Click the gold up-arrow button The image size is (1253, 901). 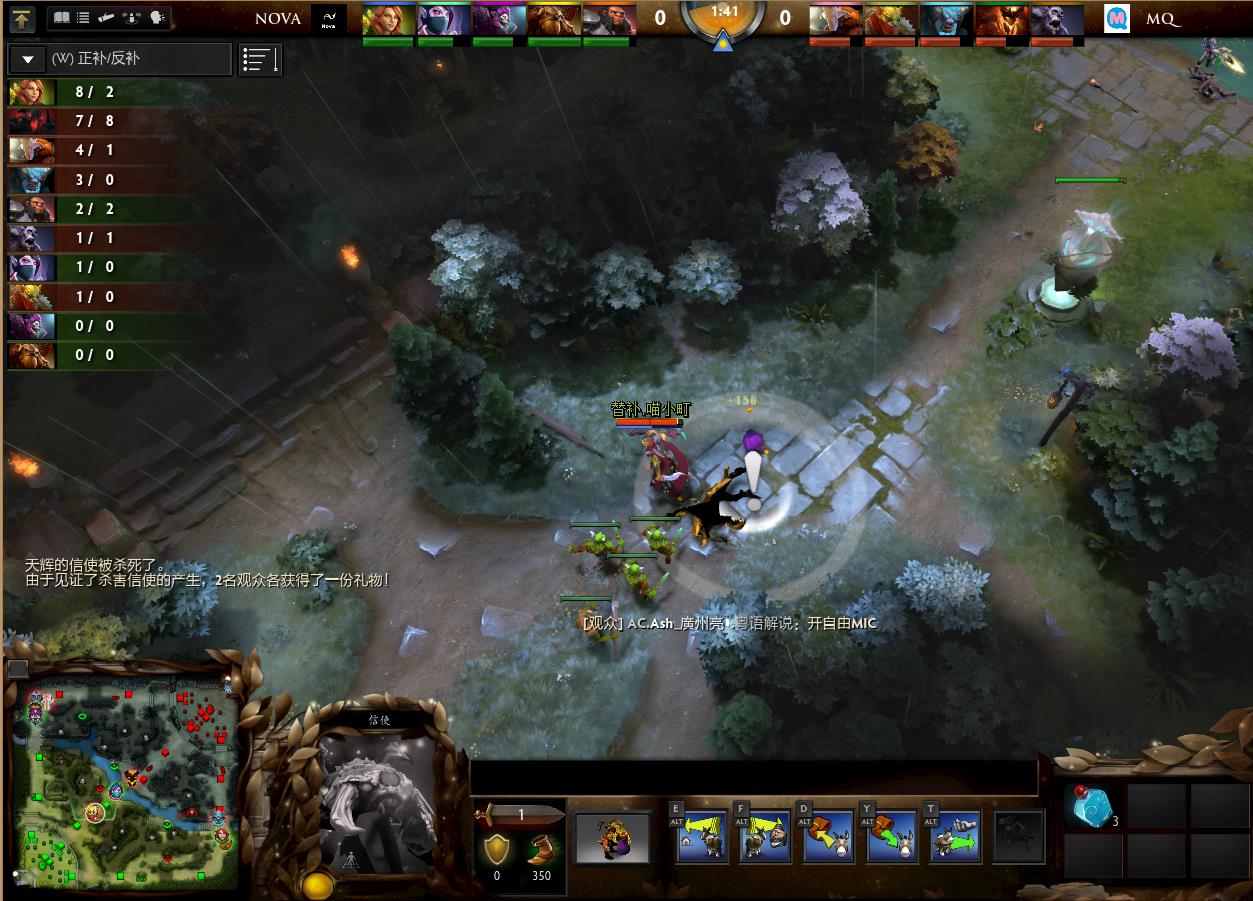23,18
